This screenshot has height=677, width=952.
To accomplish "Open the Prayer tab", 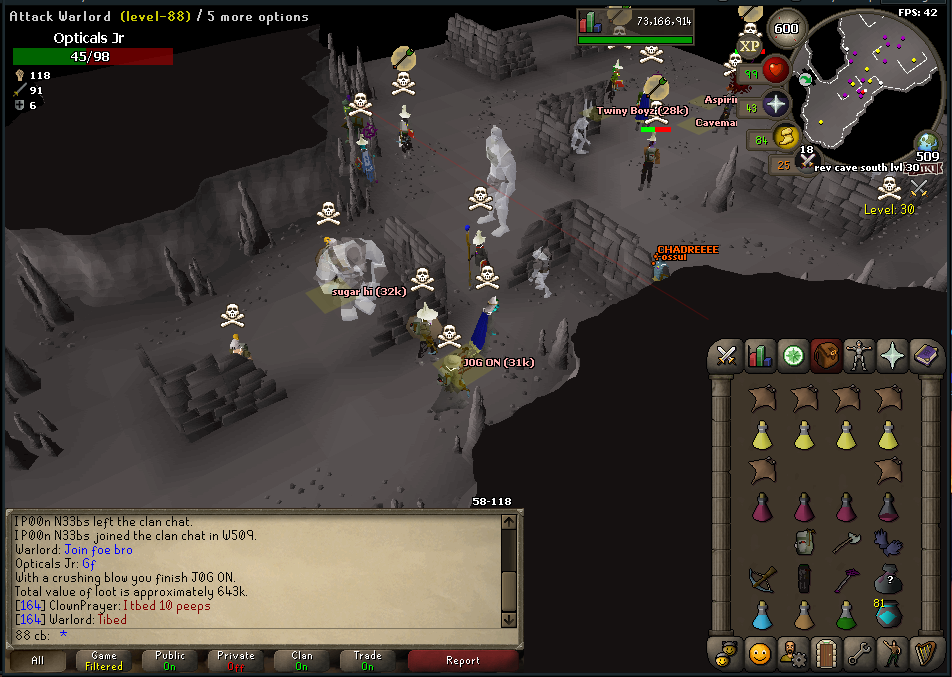I will (x=893, y=356).
